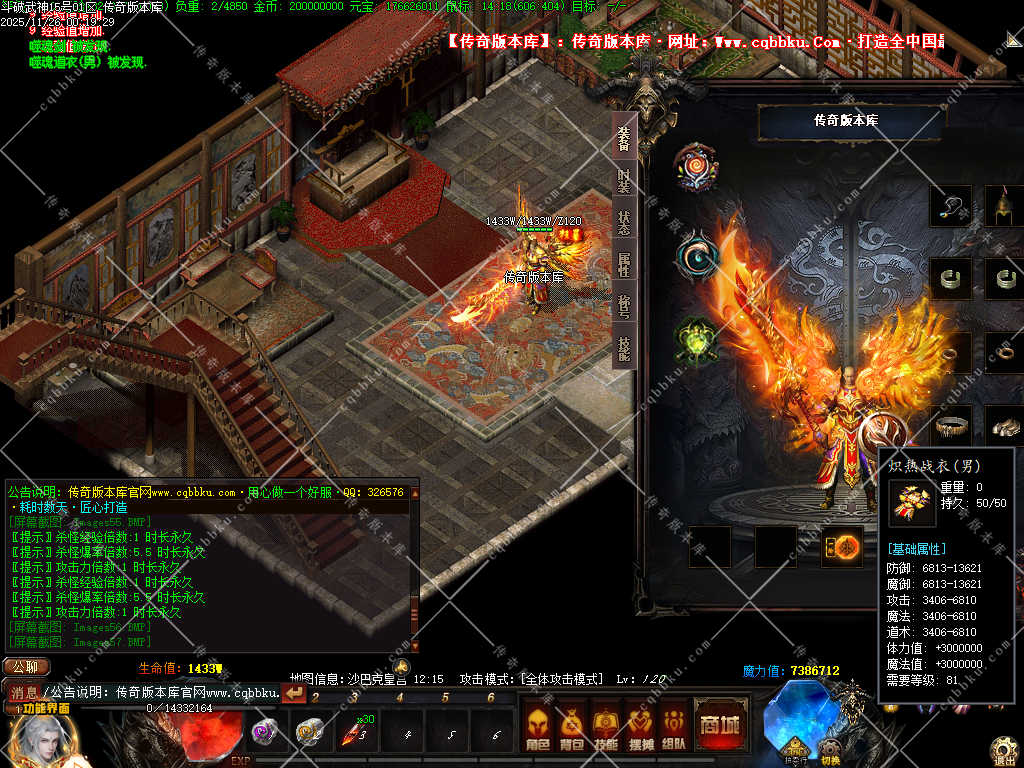Select the belt equipment slot
The width and height of the screenshot is (1024, 768).
coord(950,425)
